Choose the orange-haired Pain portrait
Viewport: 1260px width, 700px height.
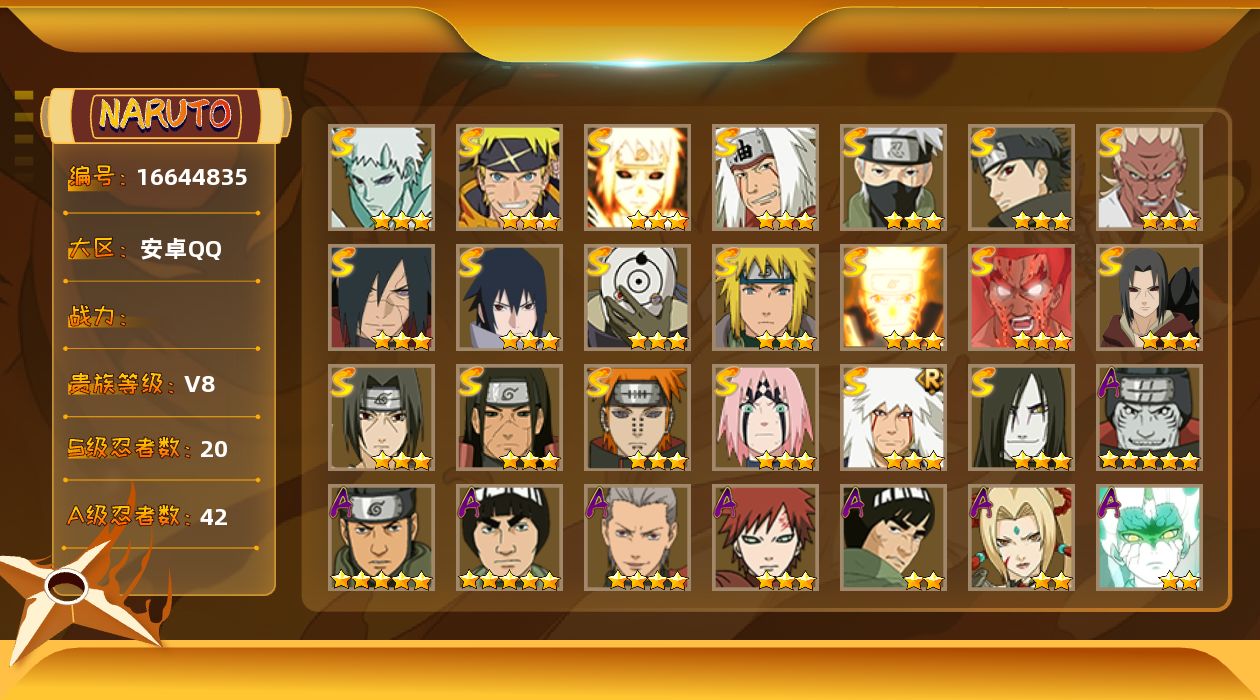[x=637, y=417]
